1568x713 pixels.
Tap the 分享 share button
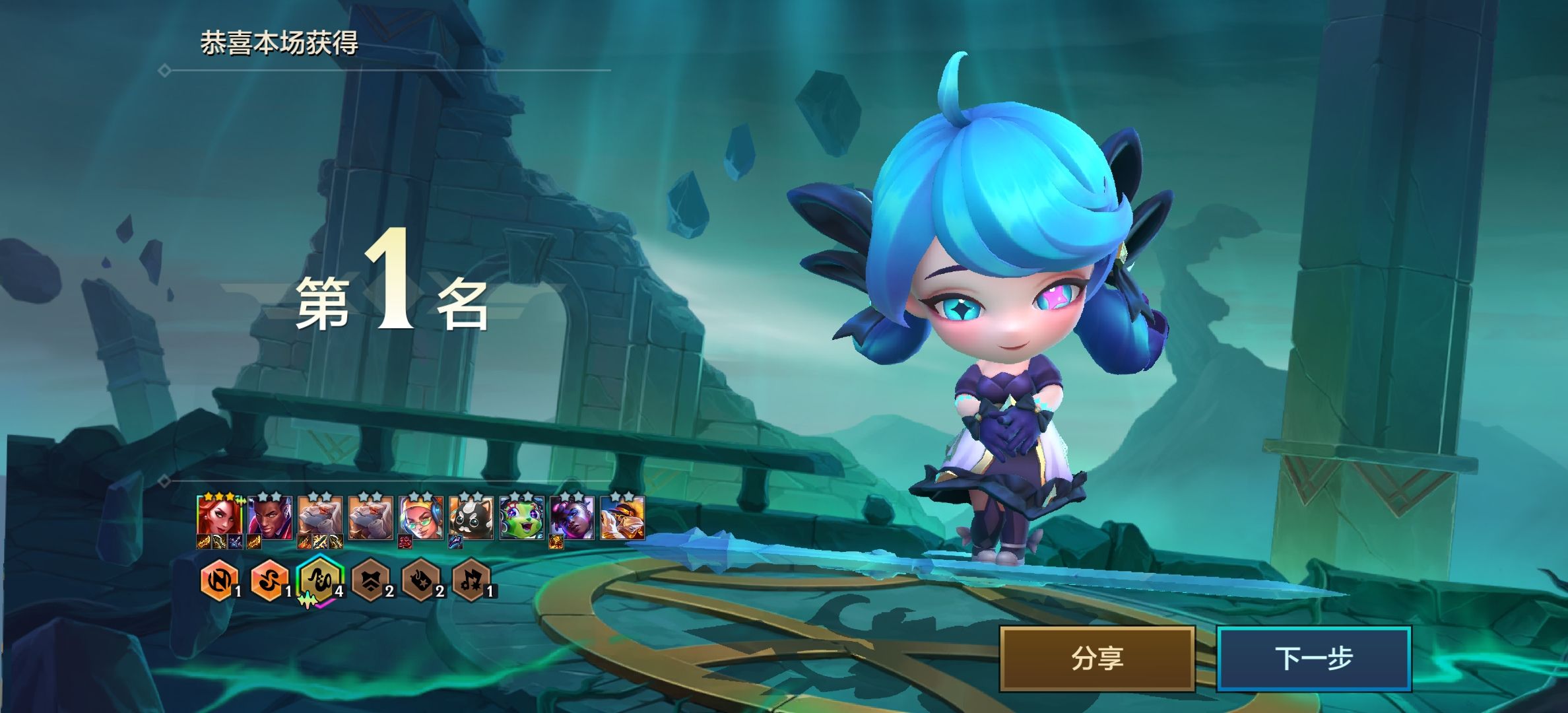1097,658
